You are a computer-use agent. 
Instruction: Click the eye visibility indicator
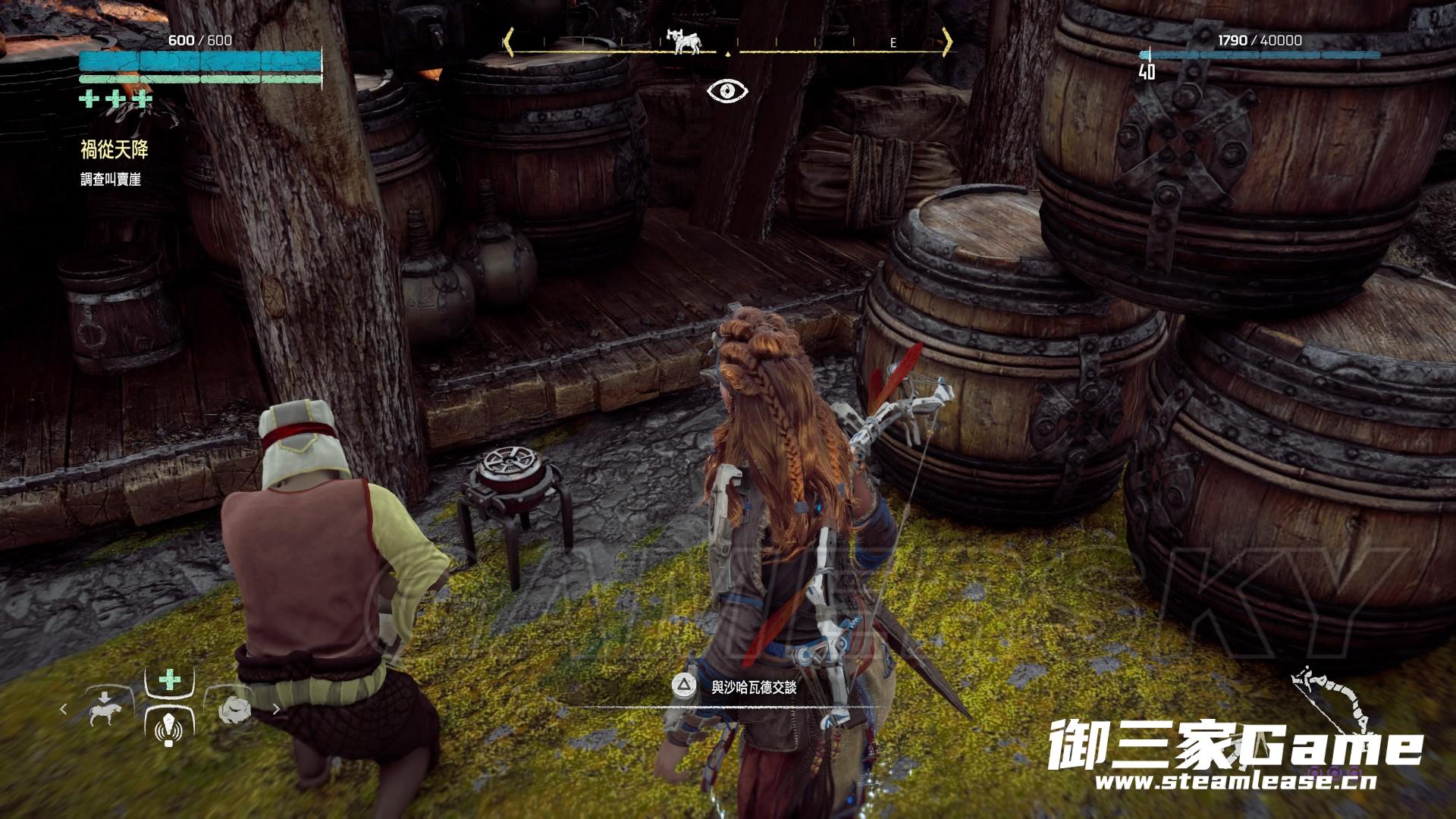pos(727,92)
